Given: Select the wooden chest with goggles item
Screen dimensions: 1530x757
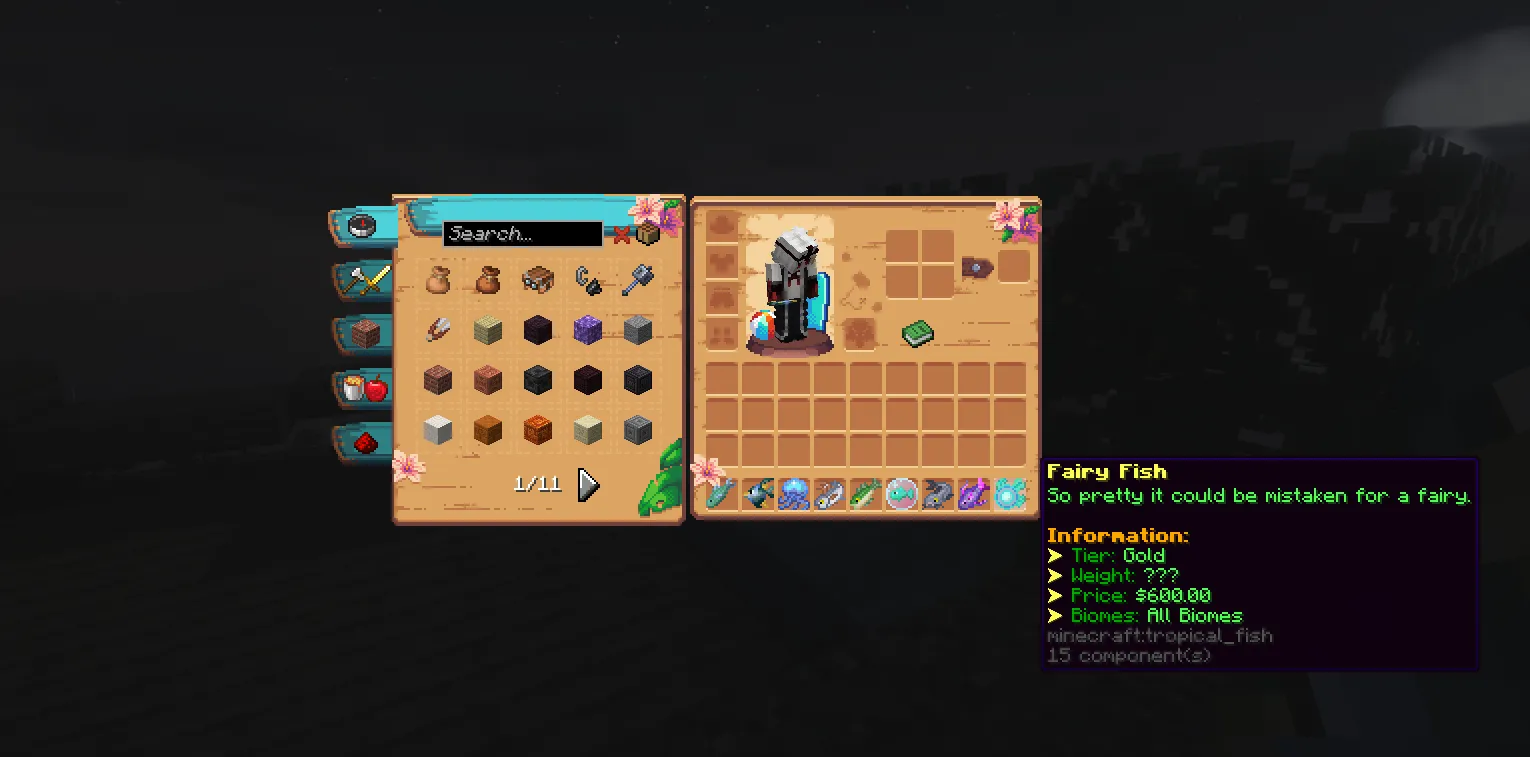Looking at the screenshot, I should (538, 280).
